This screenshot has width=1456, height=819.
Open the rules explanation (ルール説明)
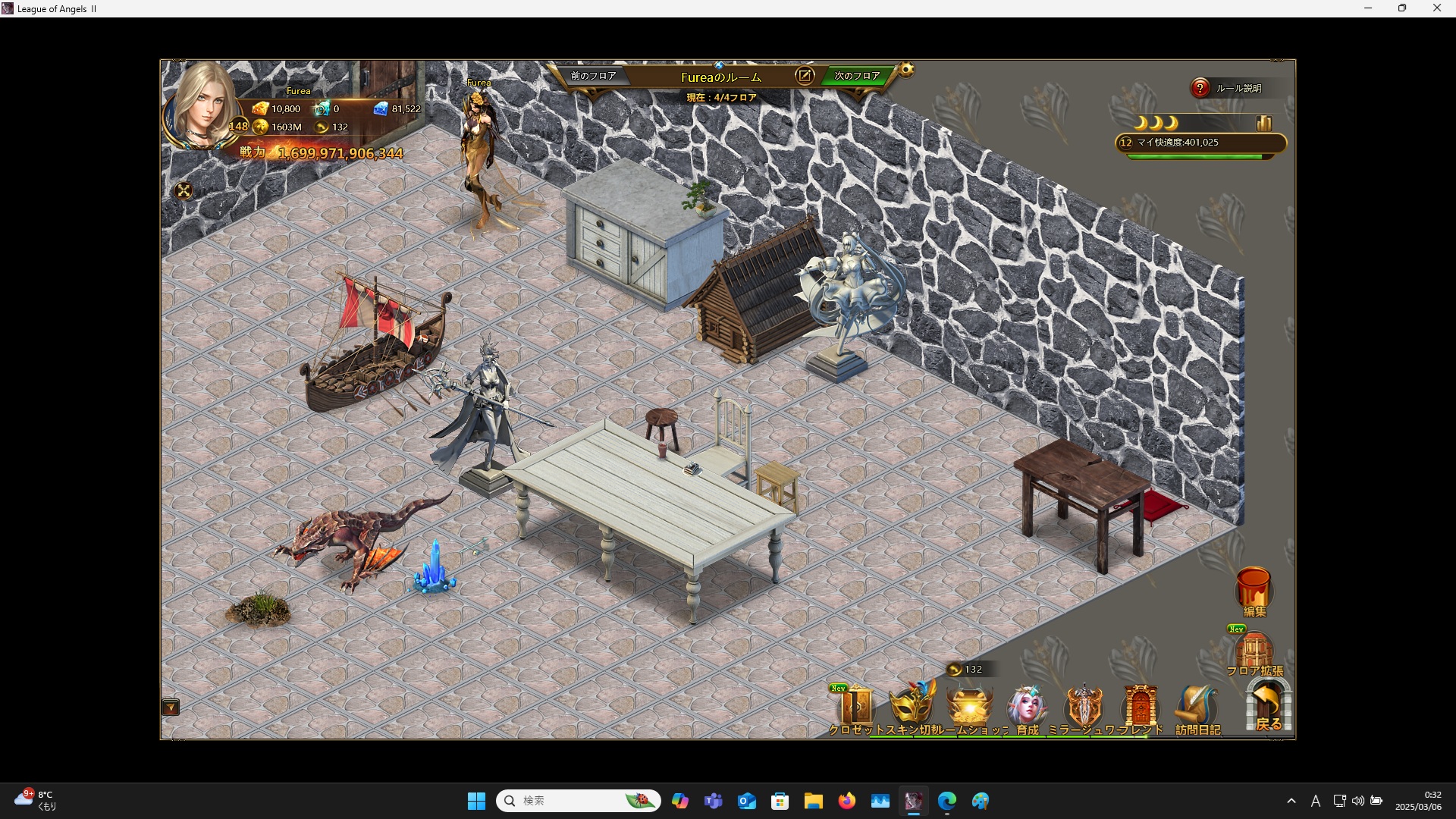[x=1229, y=88]
